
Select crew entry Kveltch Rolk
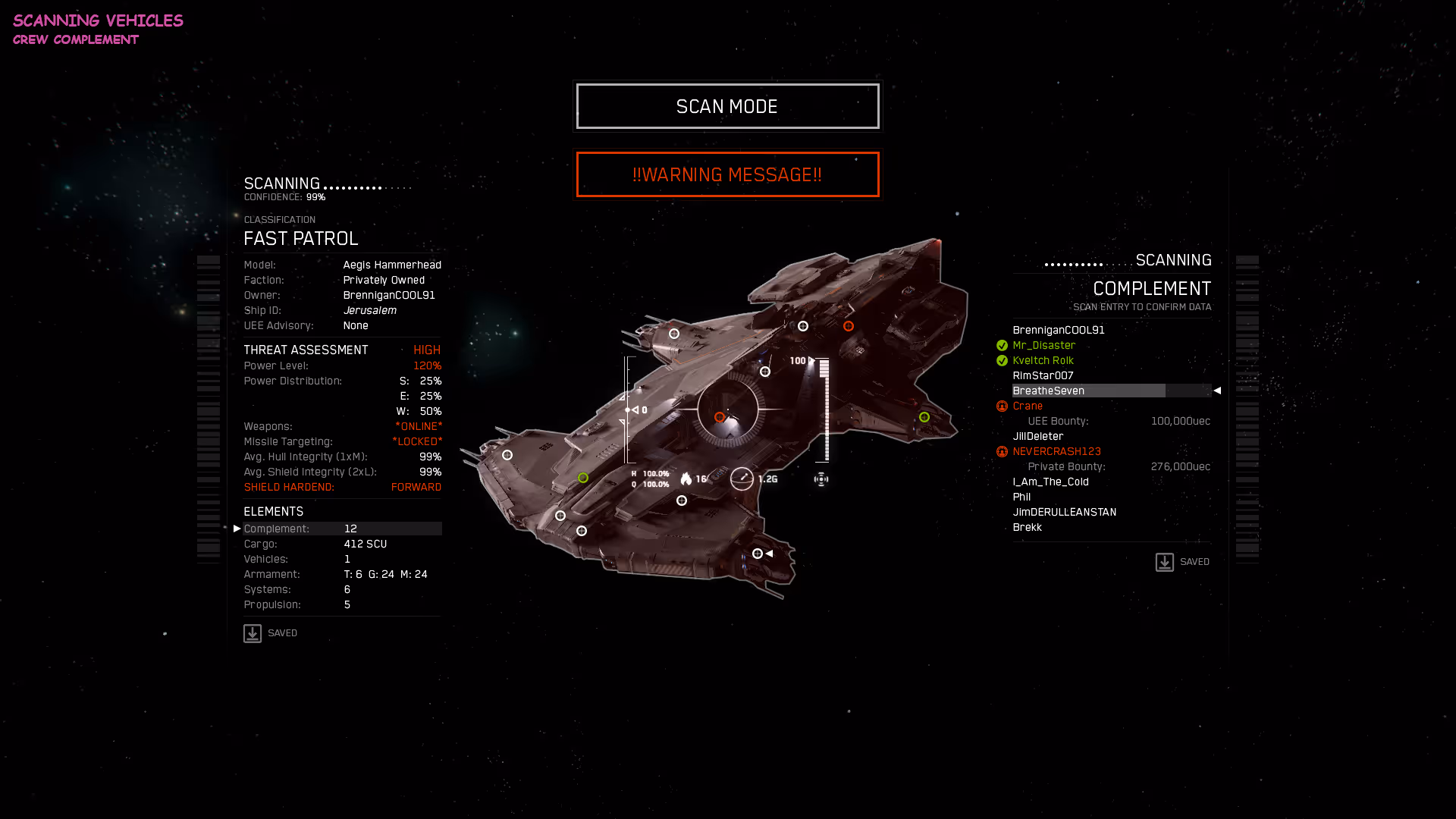(1043, 360)
